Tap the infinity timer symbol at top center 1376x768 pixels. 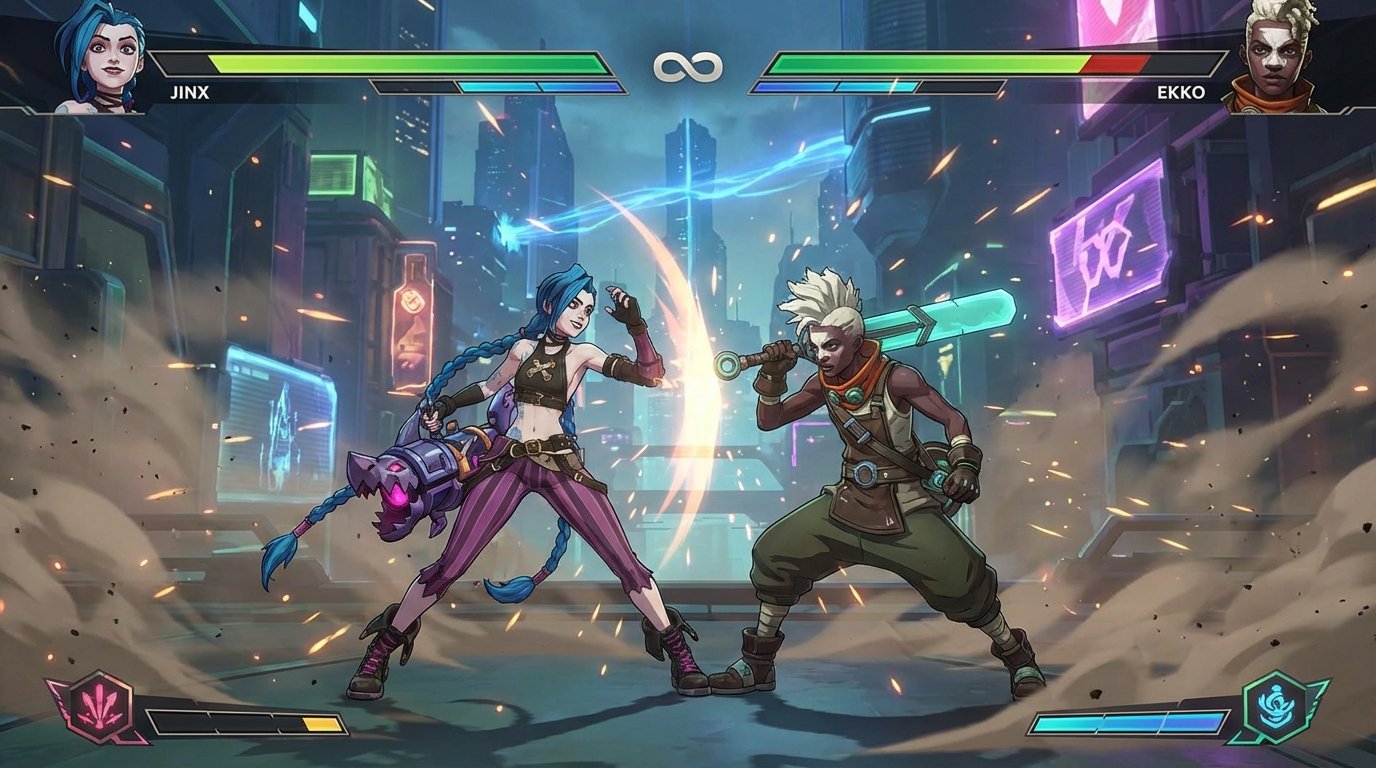pos(688,68)
